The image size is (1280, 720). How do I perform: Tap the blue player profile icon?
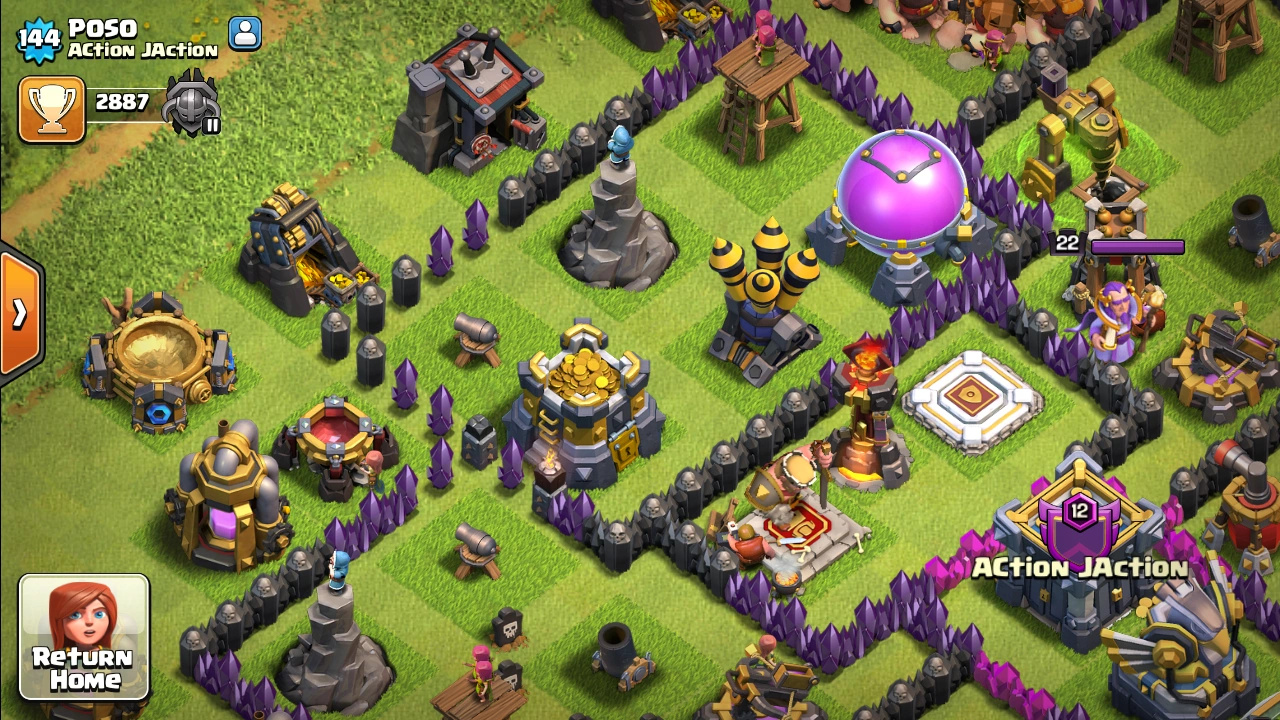pos(245,33)
